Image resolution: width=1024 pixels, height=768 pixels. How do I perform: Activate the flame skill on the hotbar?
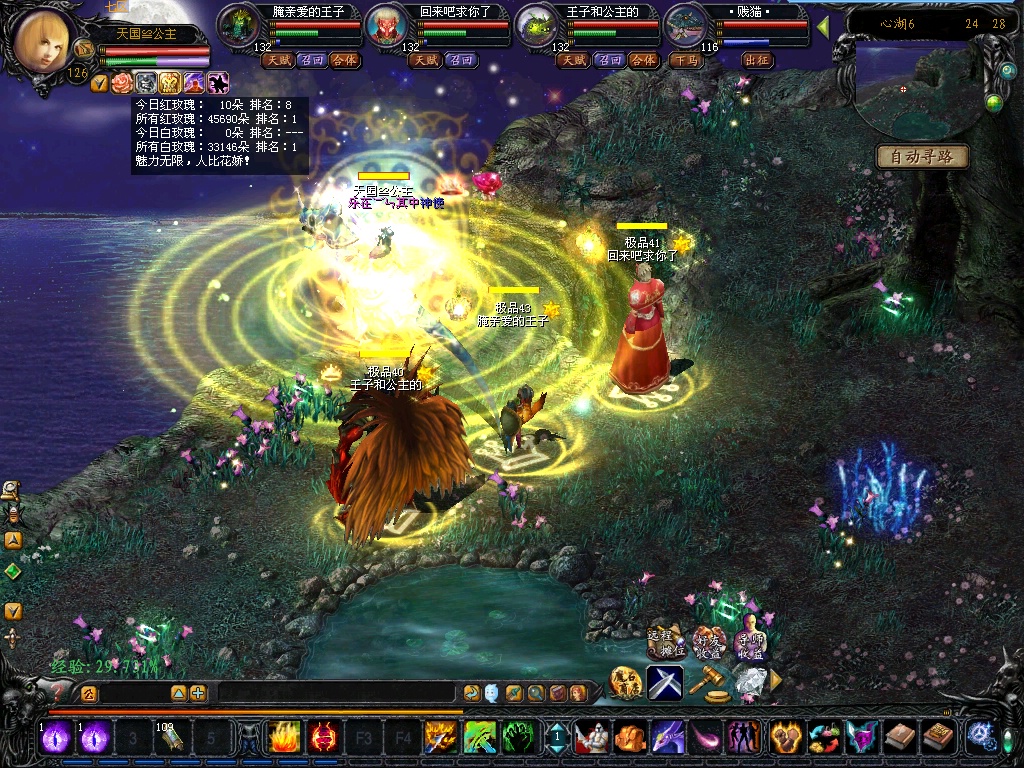pyautogui.click(x=284, y=738)
